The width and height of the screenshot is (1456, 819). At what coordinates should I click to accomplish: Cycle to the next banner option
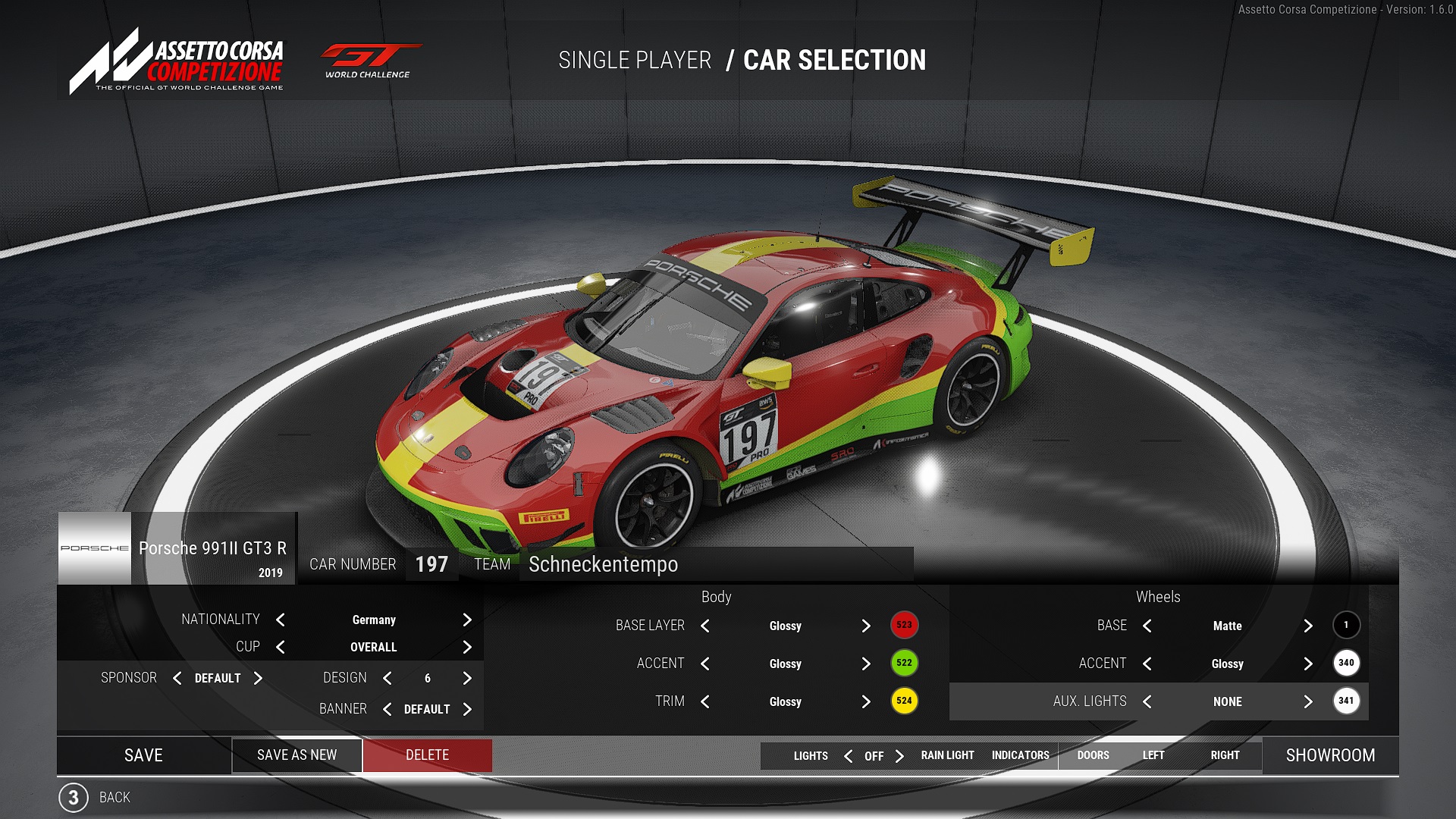point(467,710)
